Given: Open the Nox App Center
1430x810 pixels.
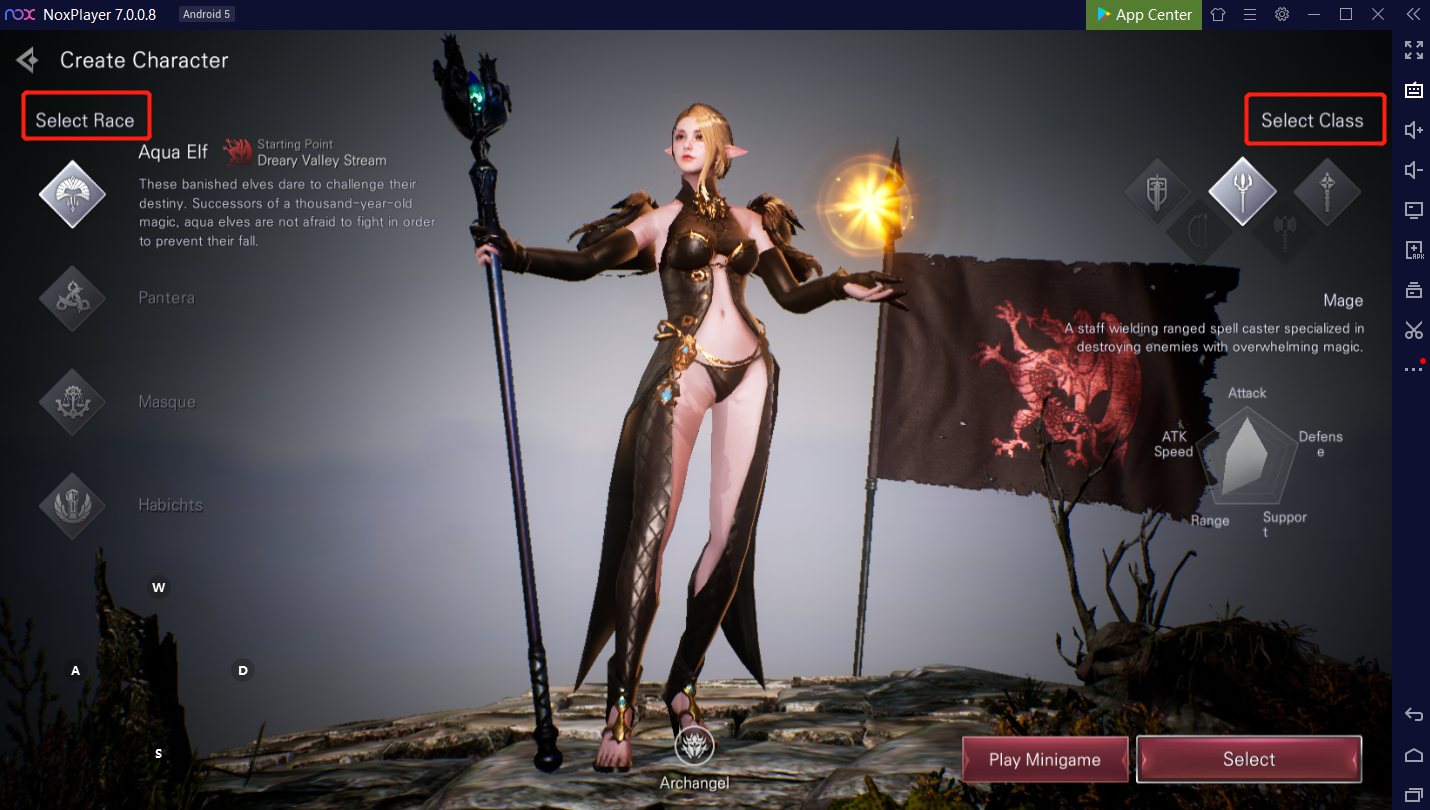Looking at the screenshot, I should coord(1144,15).
